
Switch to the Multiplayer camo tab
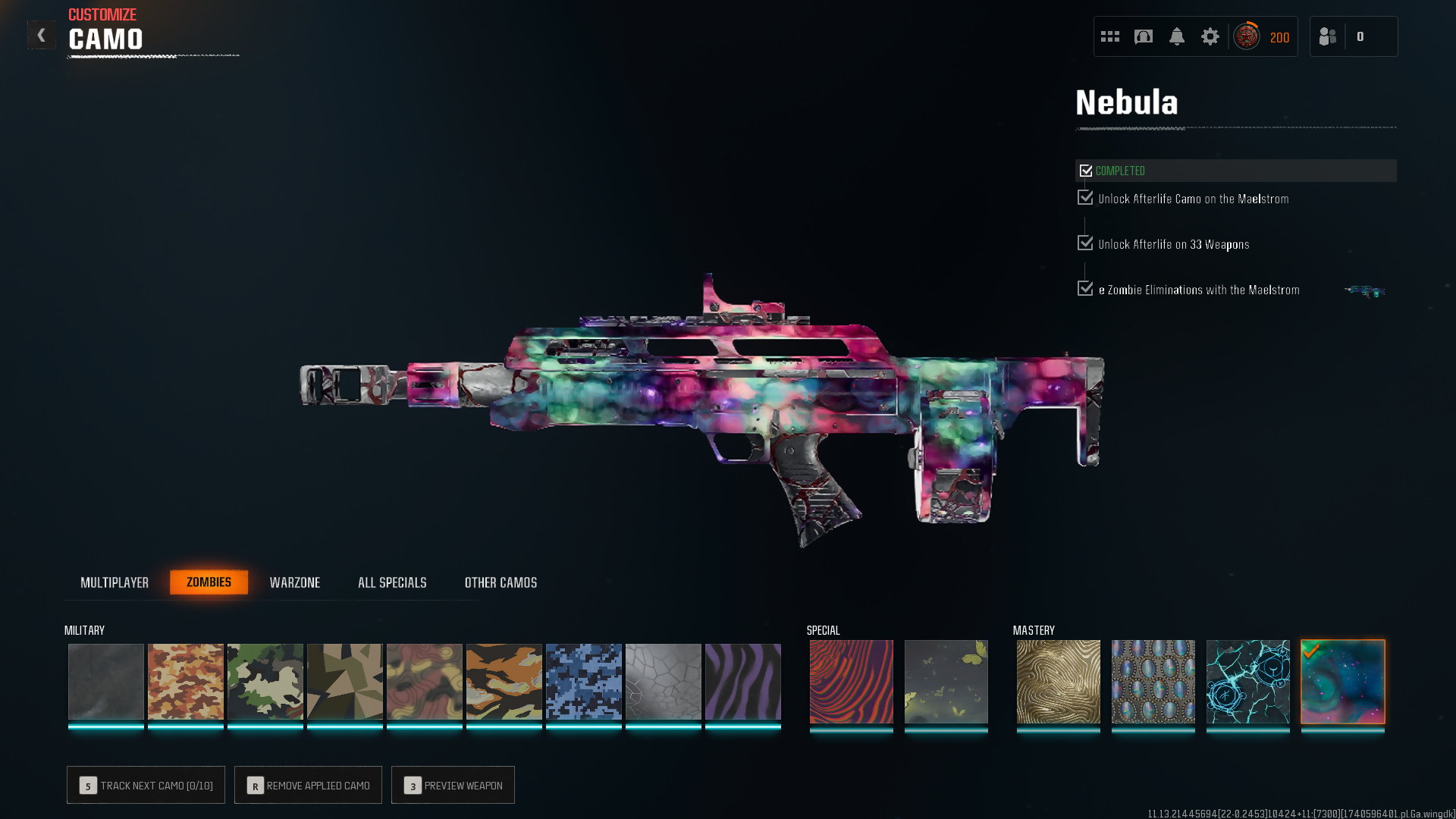[x=115, y=582]
